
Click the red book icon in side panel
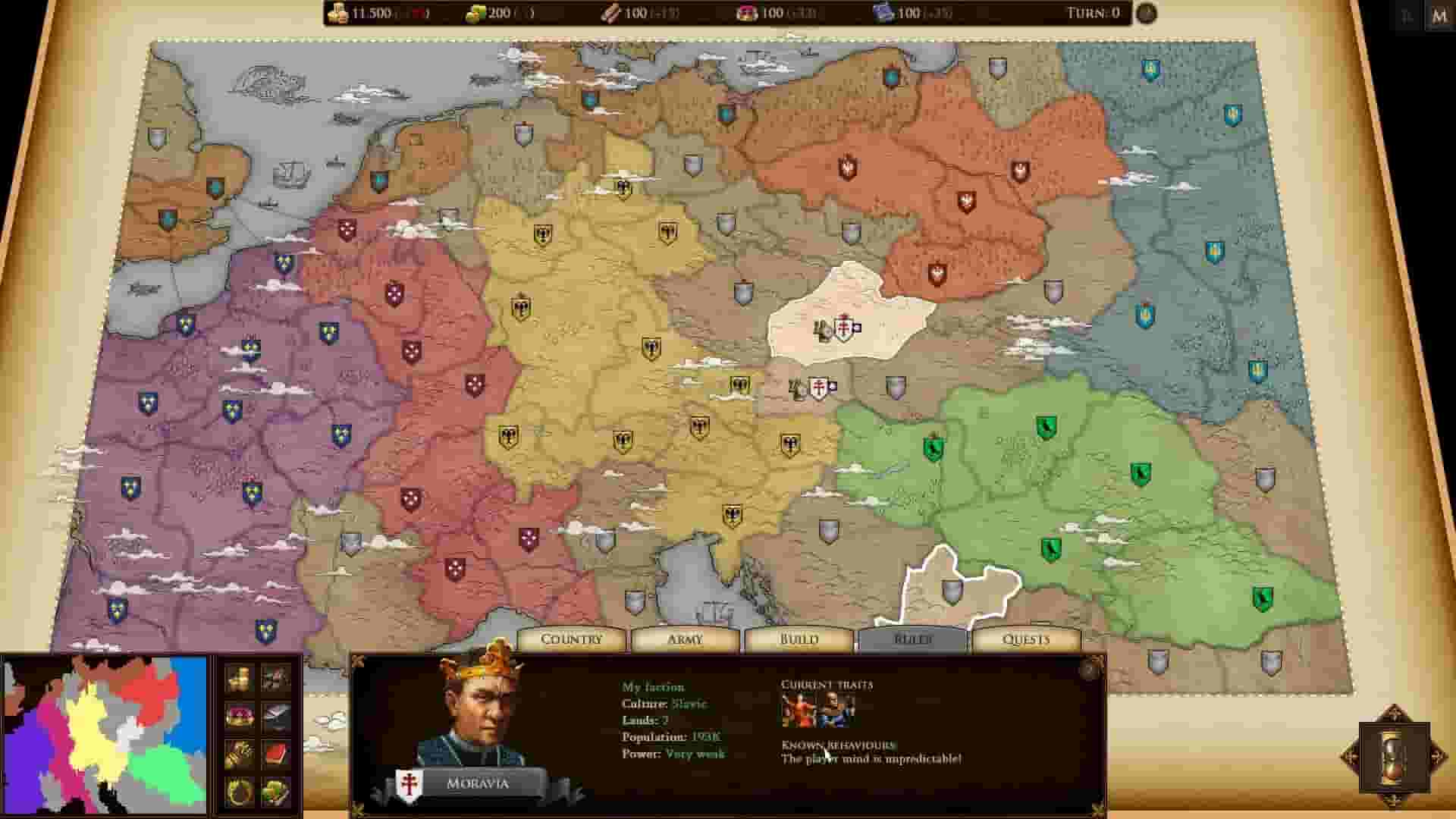(x=275, y=753)
